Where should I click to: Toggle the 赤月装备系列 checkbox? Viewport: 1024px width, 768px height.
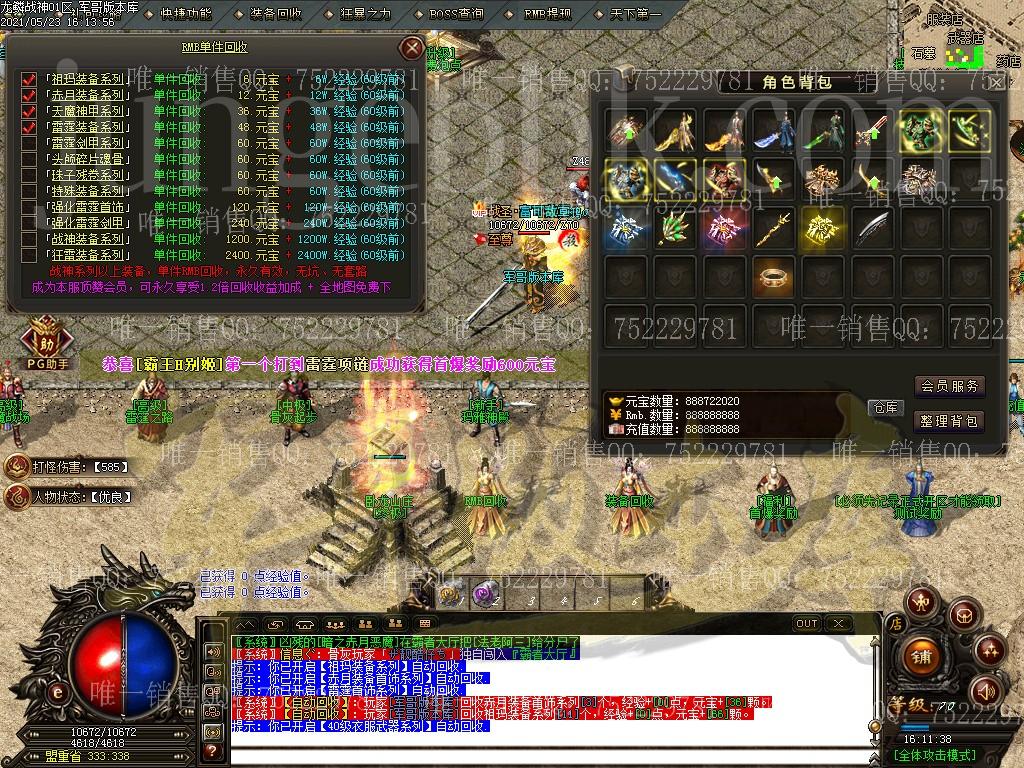click(x=29, y=95)
